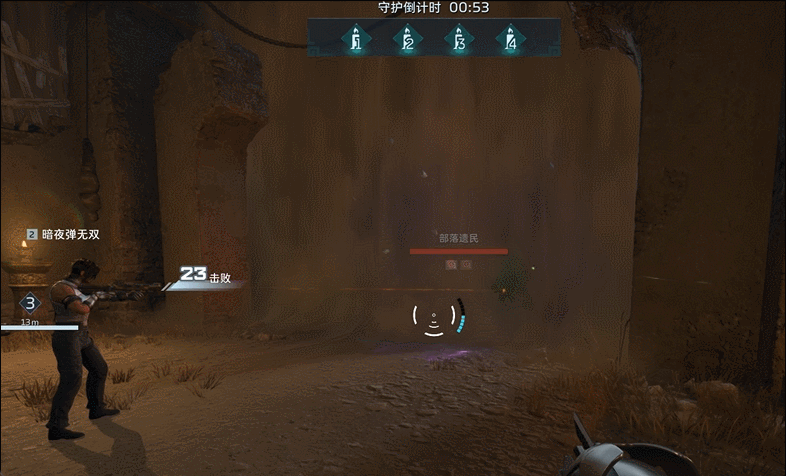Select candle objective icon number 1
This screenshot has width=786, height=476.
coord(355,40)
